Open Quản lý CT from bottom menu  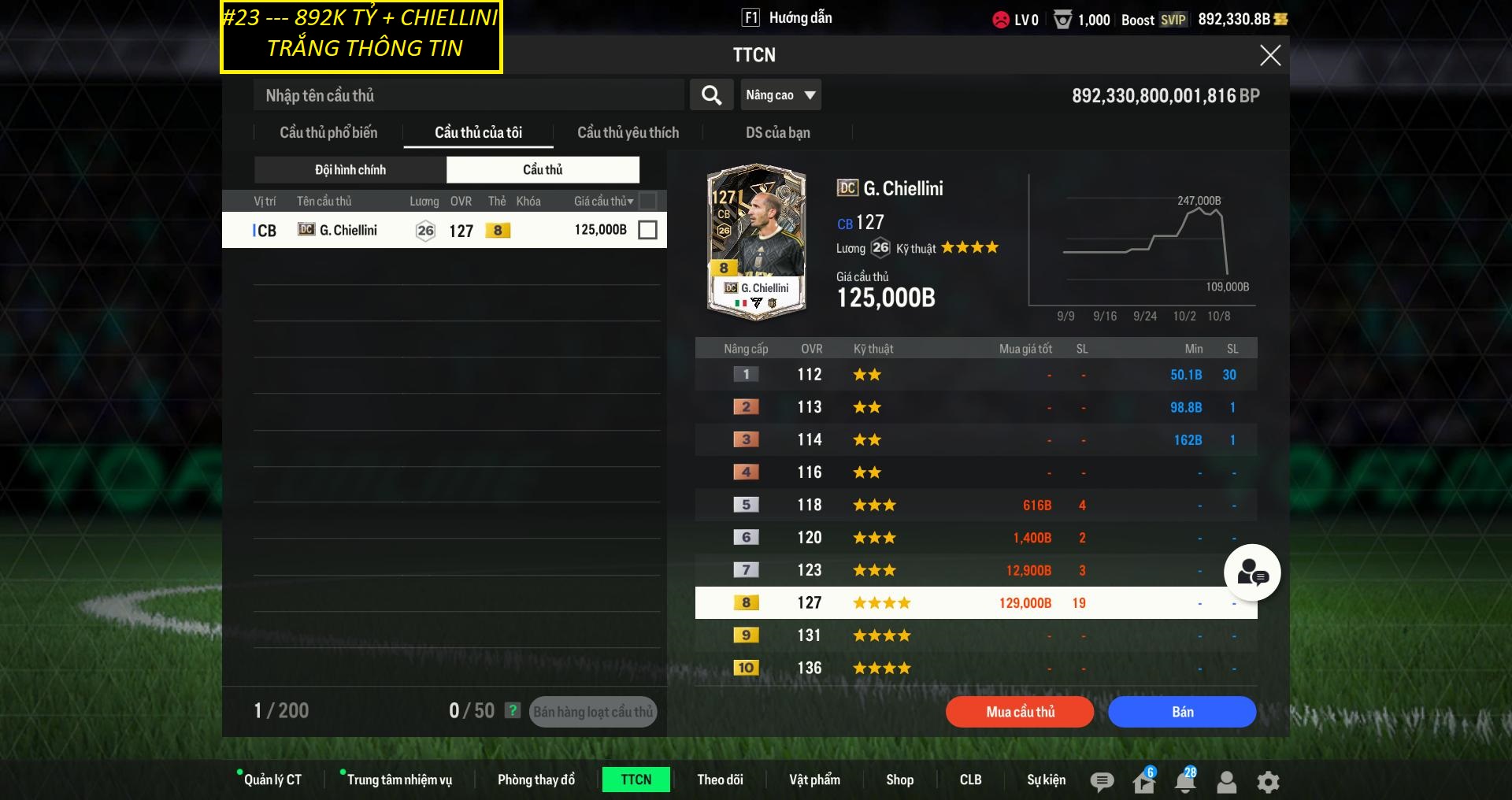pos(272,780)
